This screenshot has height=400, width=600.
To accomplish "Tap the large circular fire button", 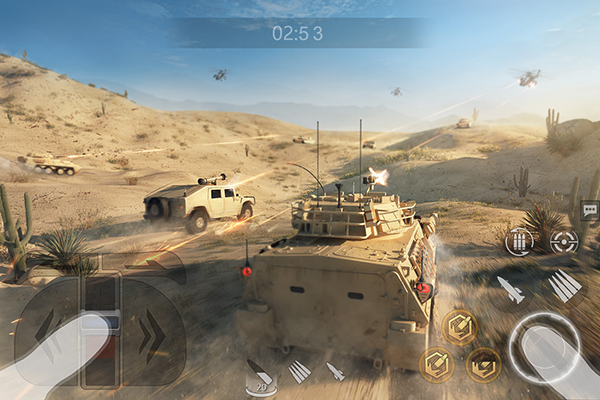I will click(x=544, y=349).
